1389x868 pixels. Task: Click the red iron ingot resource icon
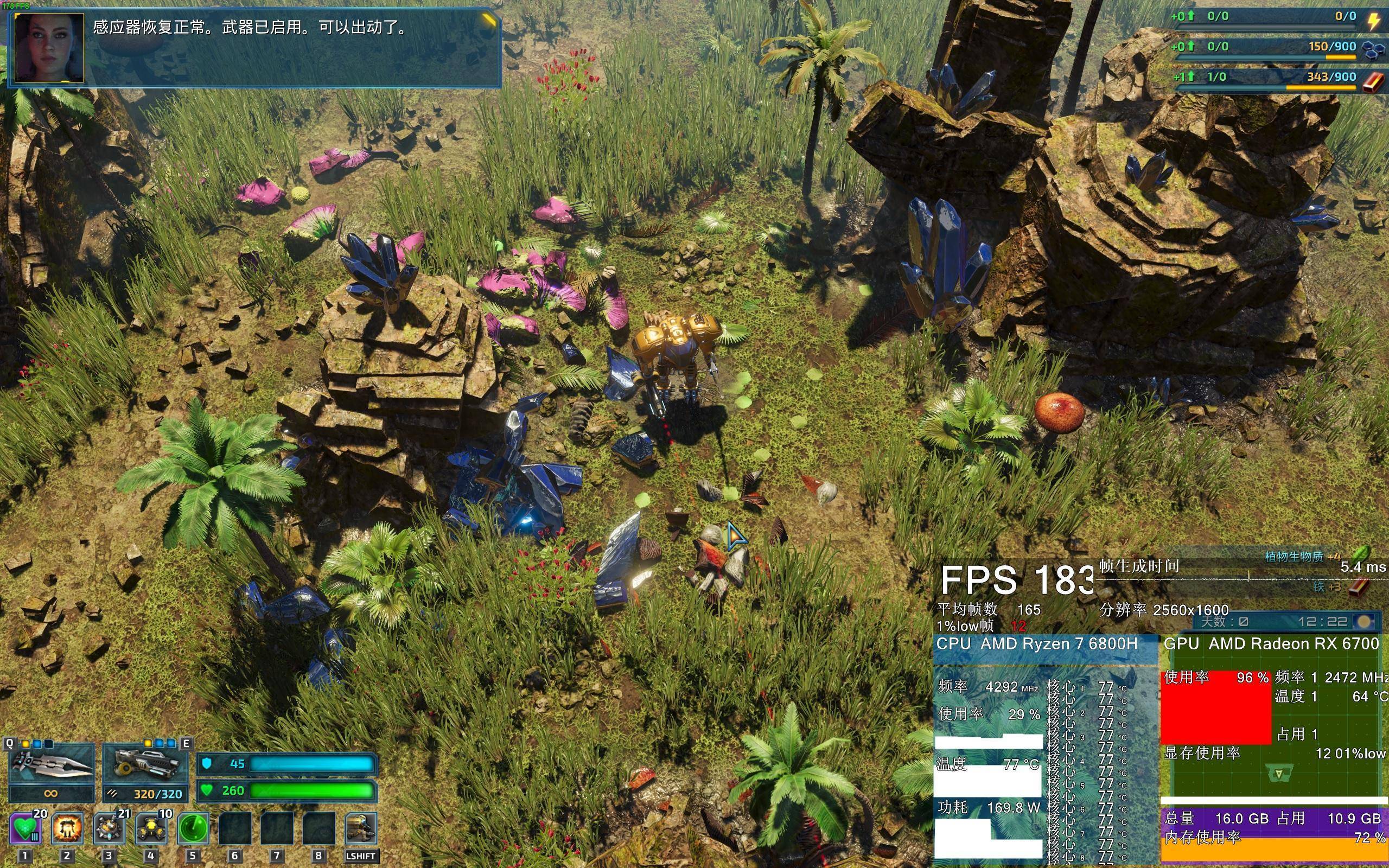[x=1373, y=81]
